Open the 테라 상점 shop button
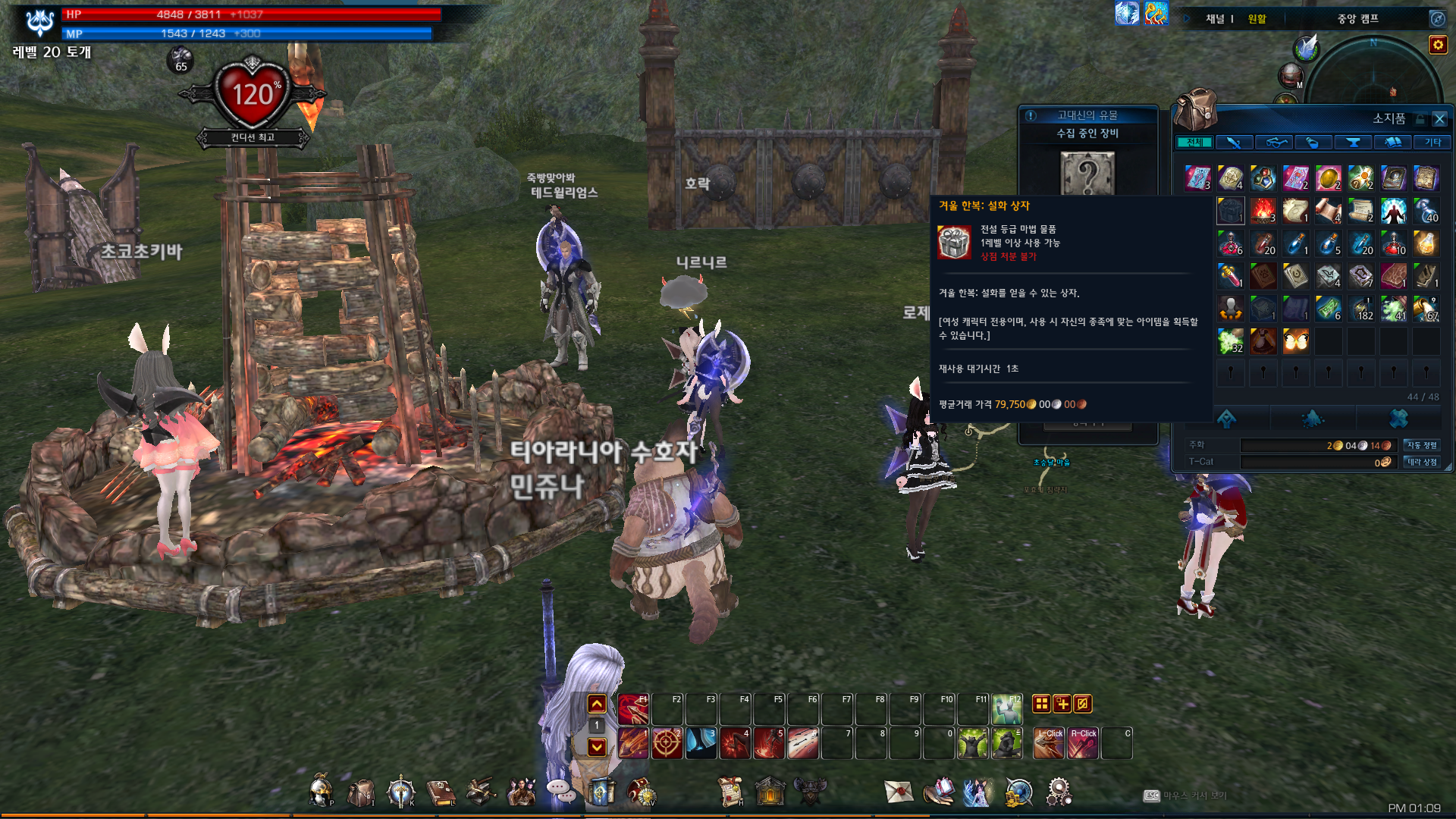This screenshot has height=819, width=1456. coord(1422,462)
